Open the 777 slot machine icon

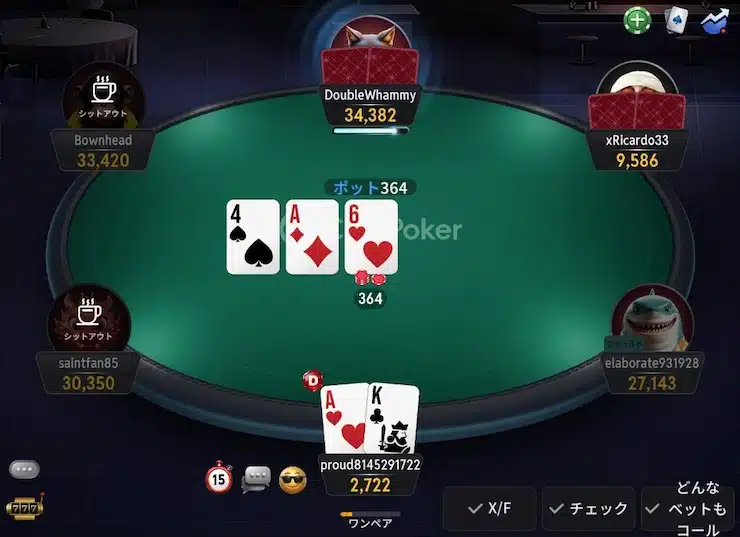(22, 508)
